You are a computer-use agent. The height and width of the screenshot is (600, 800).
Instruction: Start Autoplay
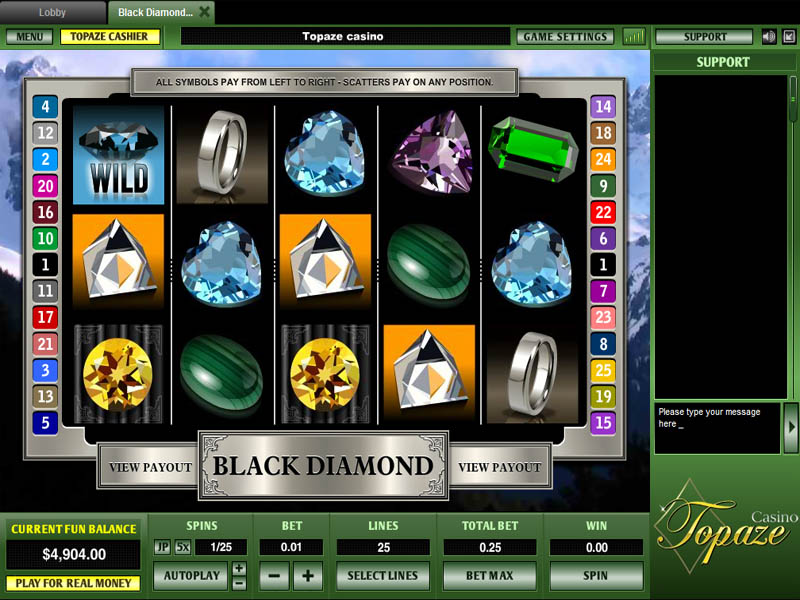[x=190, y=576]
